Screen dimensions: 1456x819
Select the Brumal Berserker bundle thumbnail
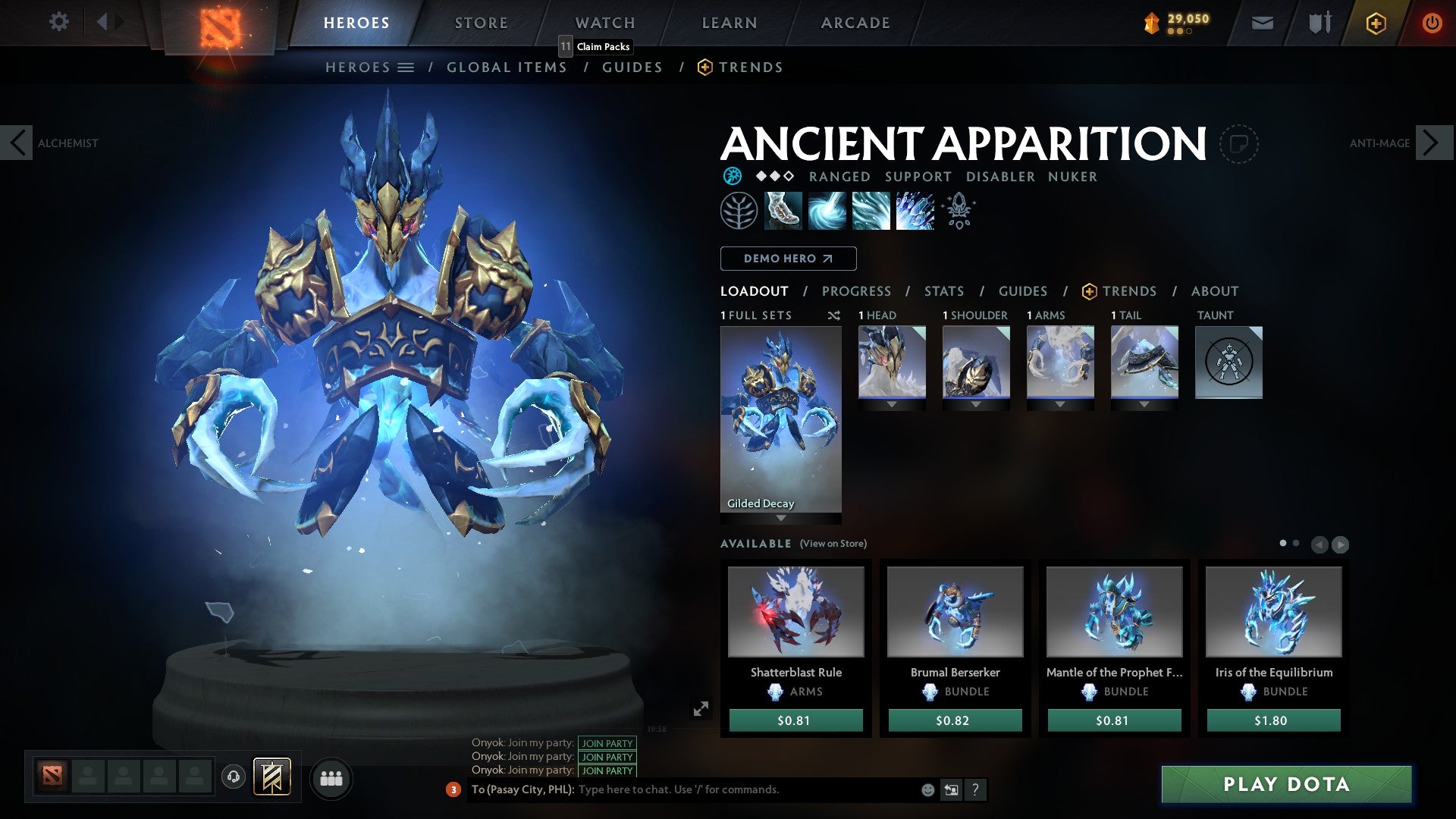pyautogui.click(x=955, y=613)
